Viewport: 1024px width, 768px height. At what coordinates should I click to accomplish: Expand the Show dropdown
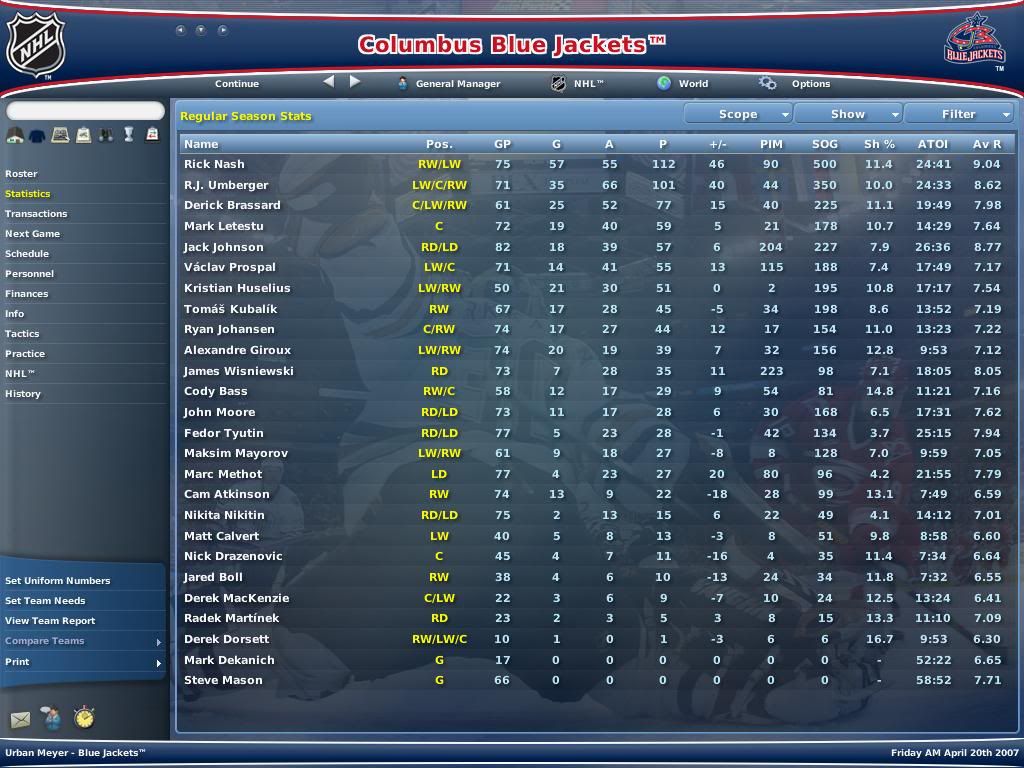tap(848, 114)
